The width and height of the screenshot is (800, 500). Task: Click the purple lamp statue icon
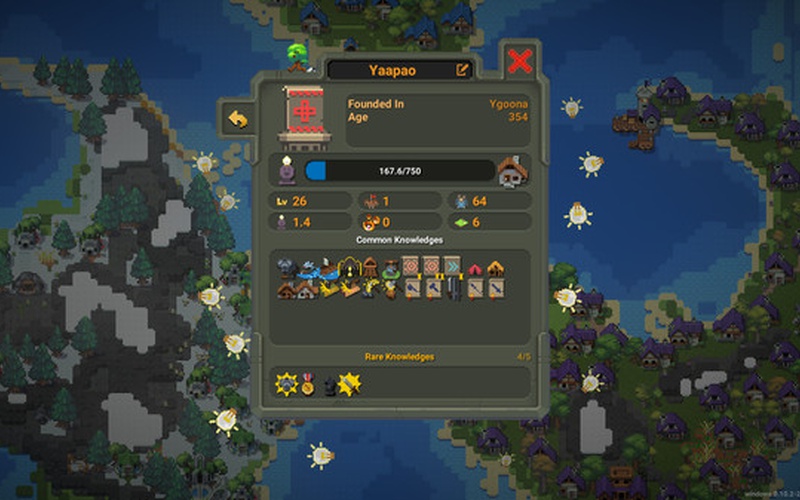tap(287, 171)
